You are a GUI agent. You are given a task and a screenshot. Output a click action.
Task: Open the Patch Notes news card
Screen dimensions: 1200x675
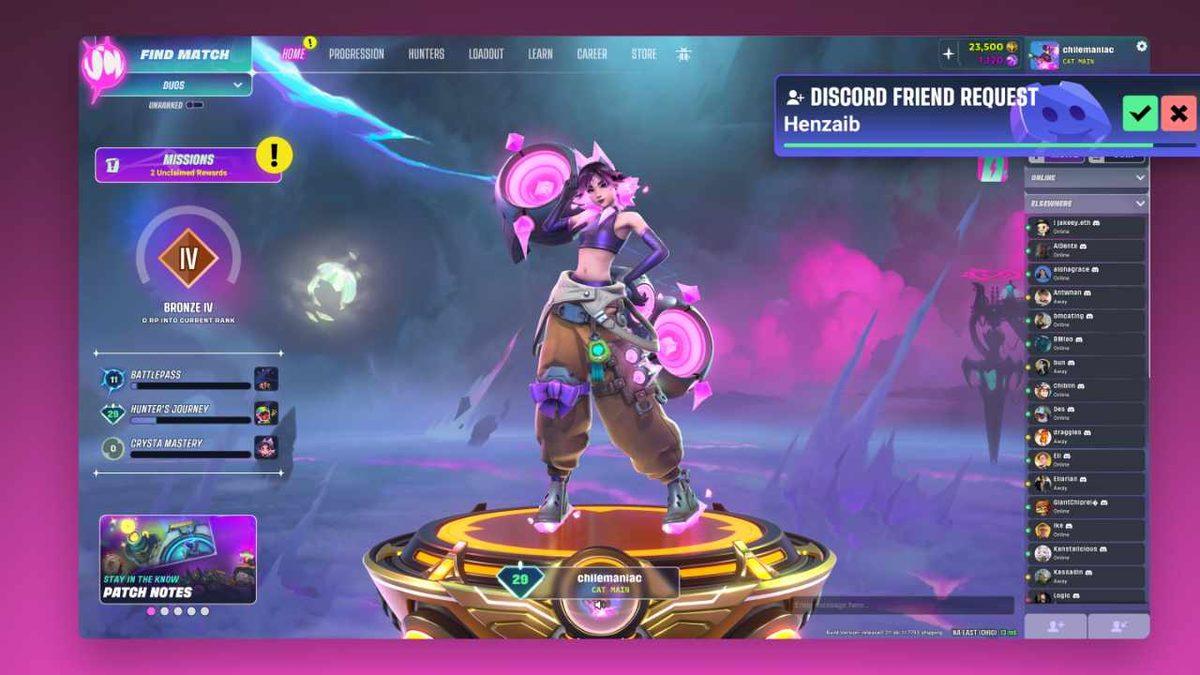pyautogui.click(x=178, y=559)
